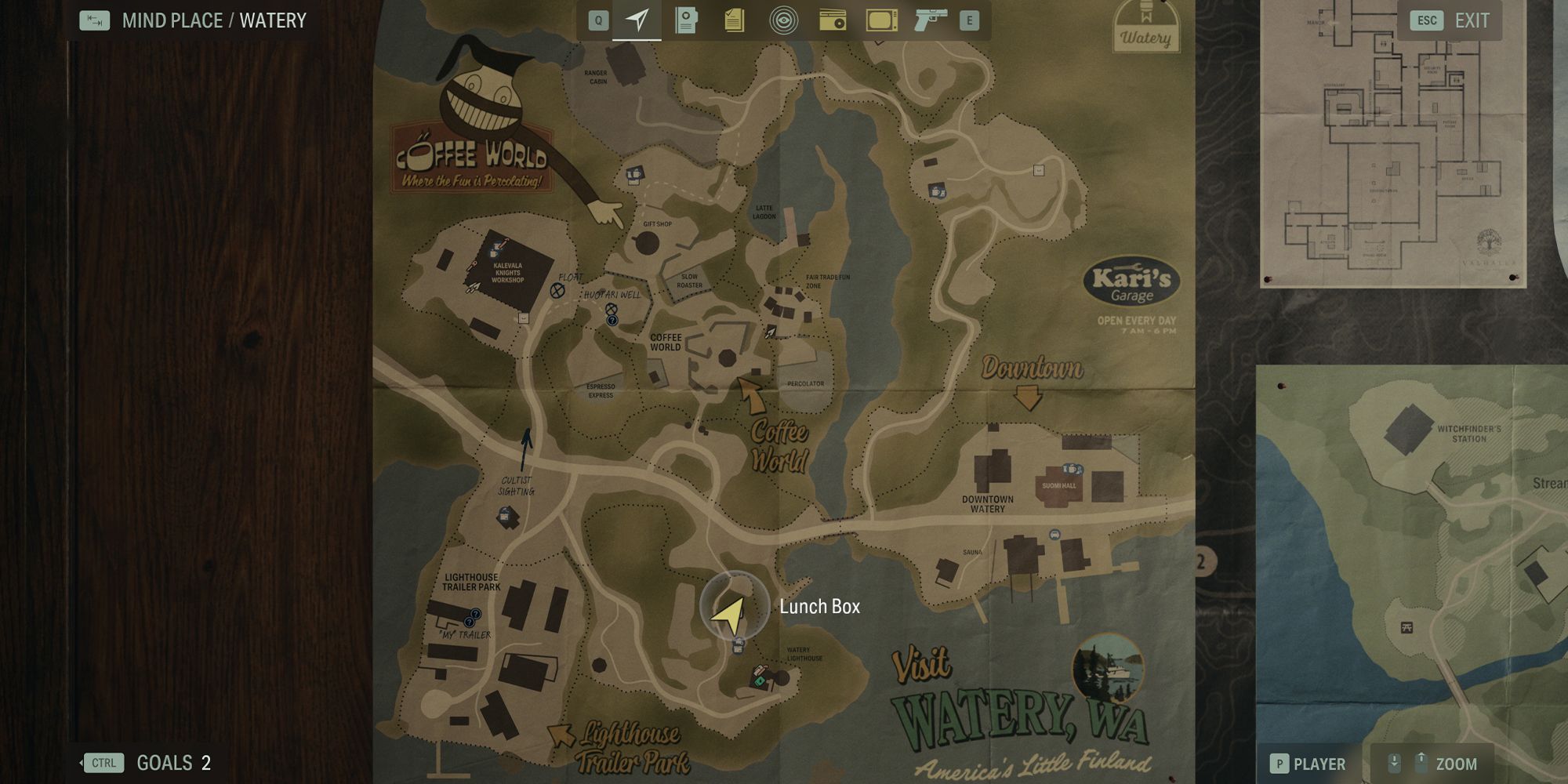Open the Case Board notebook icon
Image resolution: width=1568 pixels, height=784 pixels.
click(686, 21)
